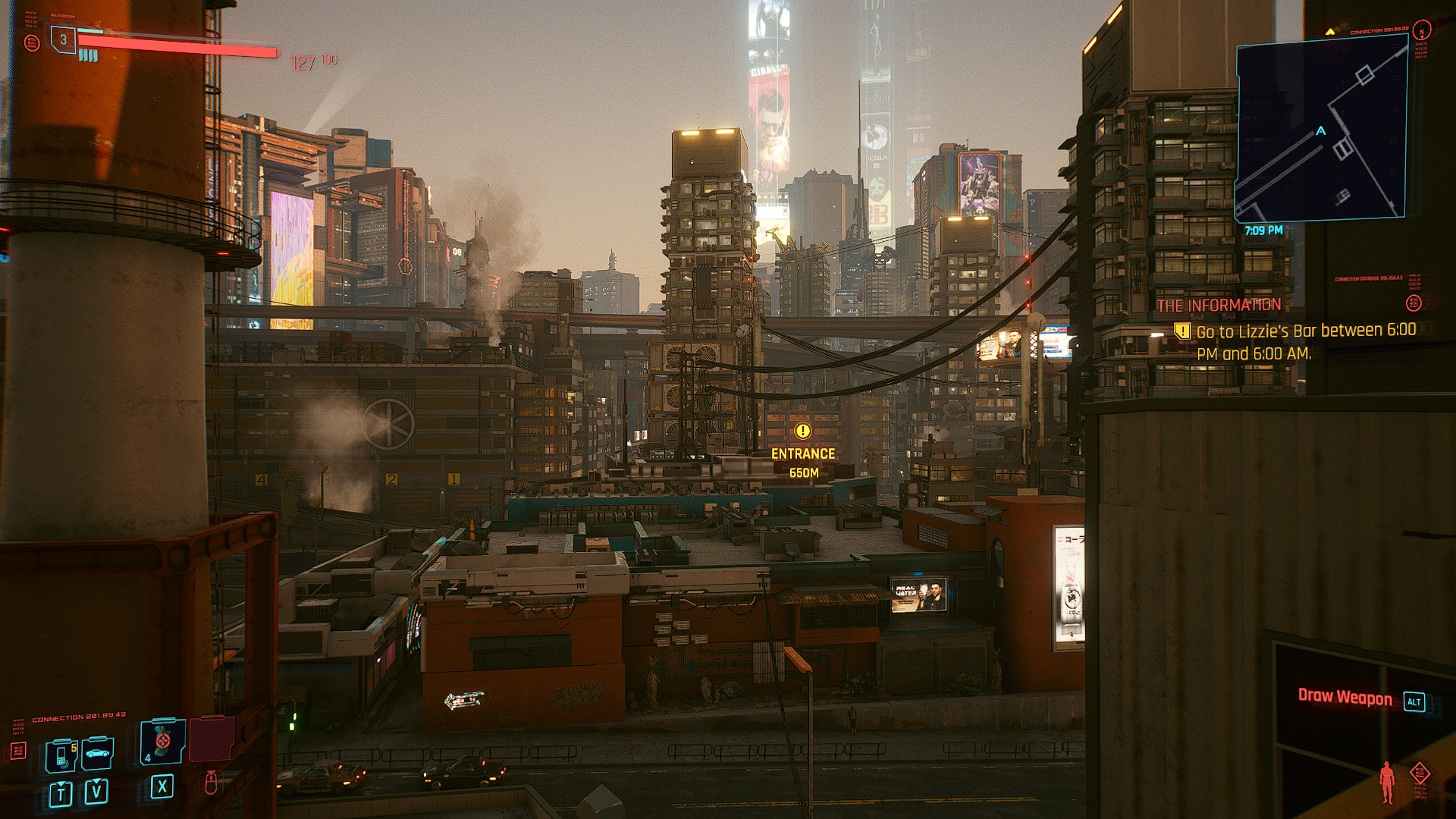Call your vehicle with the car icon
1456x819 pixels.
98,753
